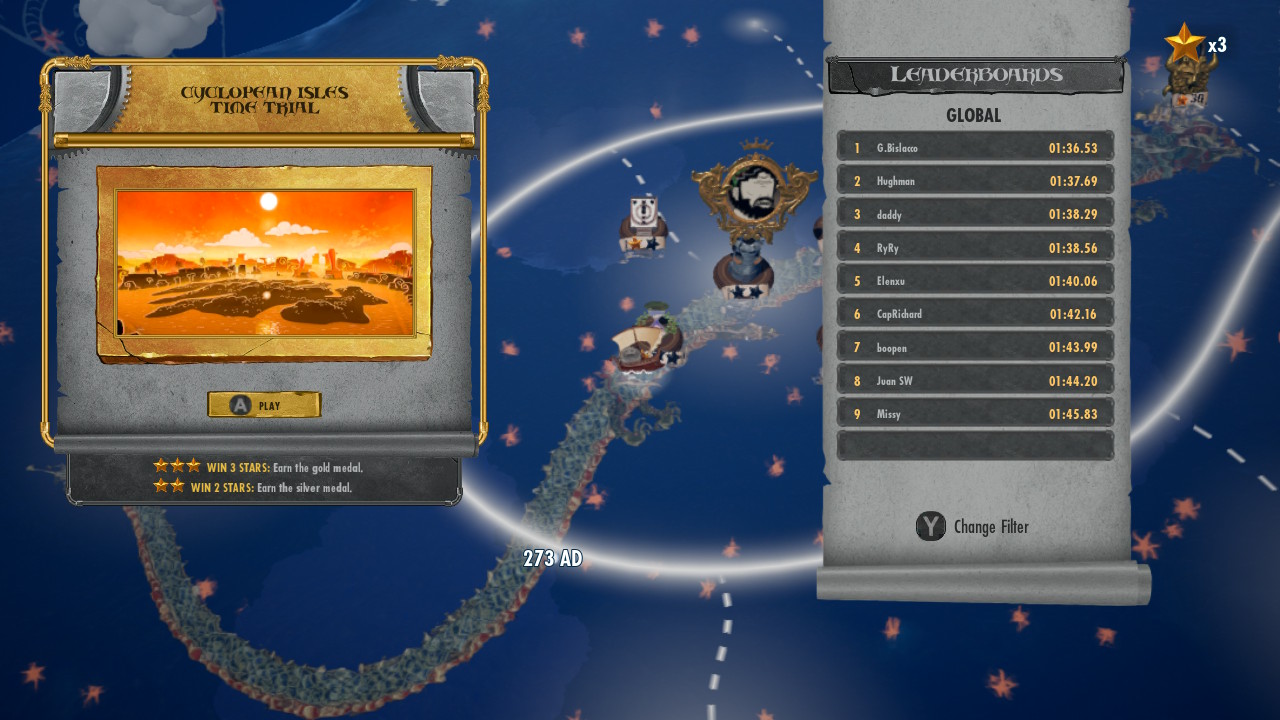Select Elenxu's leaderboard entry
The width and height of the screenshot is (1280, 720).
coord(975,281)
